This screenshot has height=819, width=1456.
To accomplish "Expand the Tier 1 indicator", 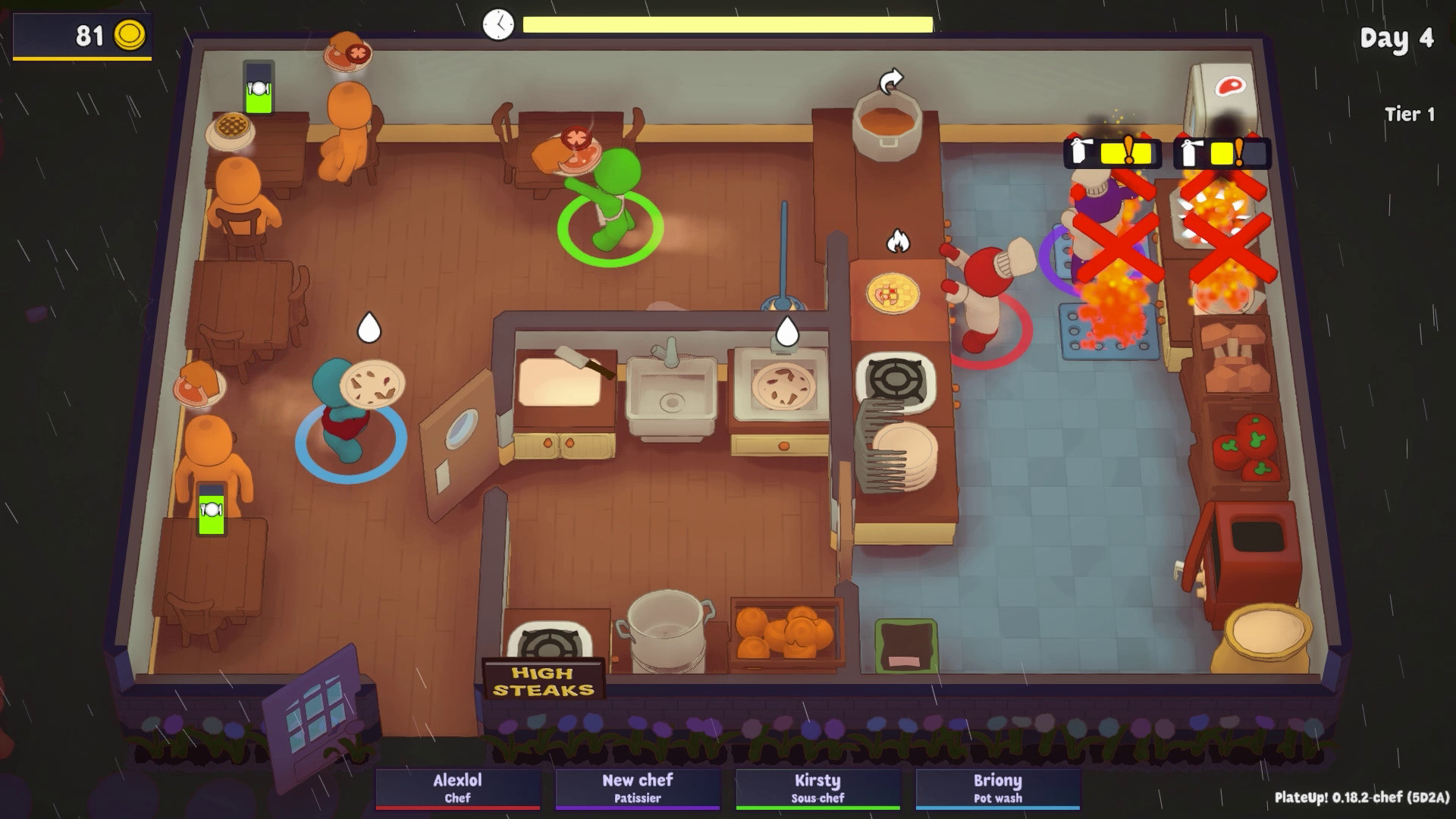I will point(1410,115).
